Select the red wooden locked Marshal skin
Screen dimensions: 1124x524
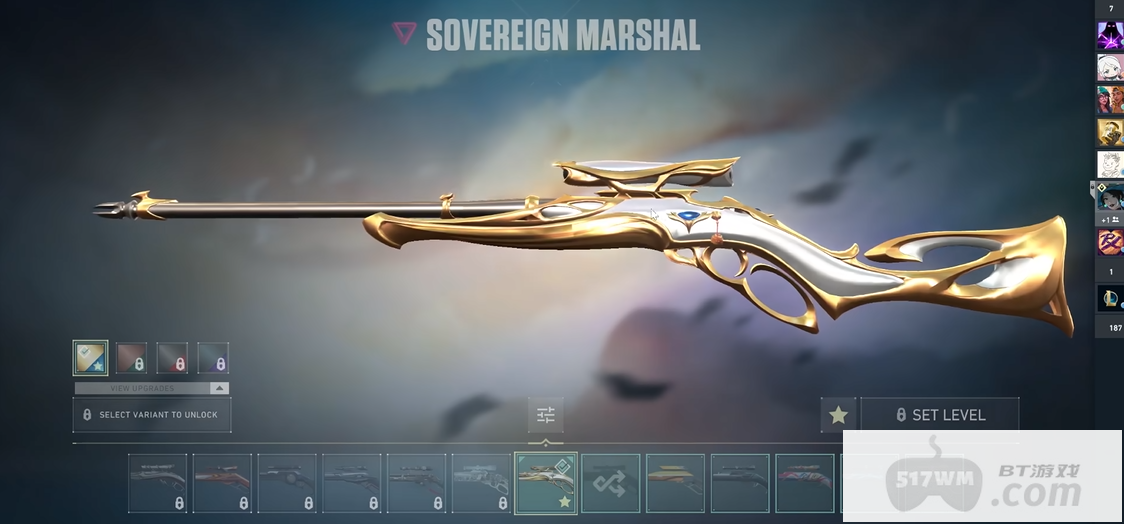click(222, 483)
